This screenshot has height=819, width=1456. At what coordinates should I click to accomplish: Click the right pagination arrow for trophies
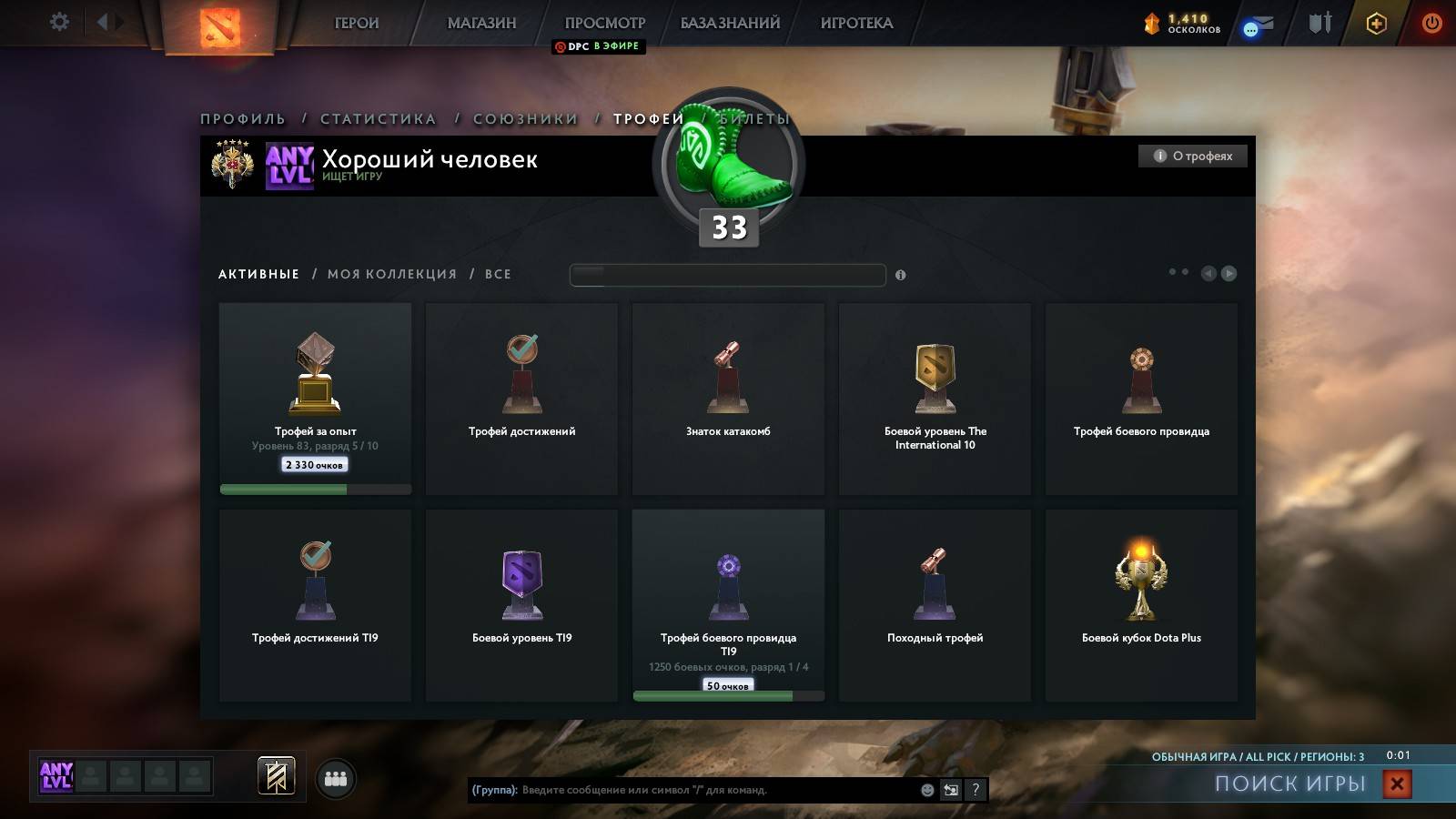1230,272
